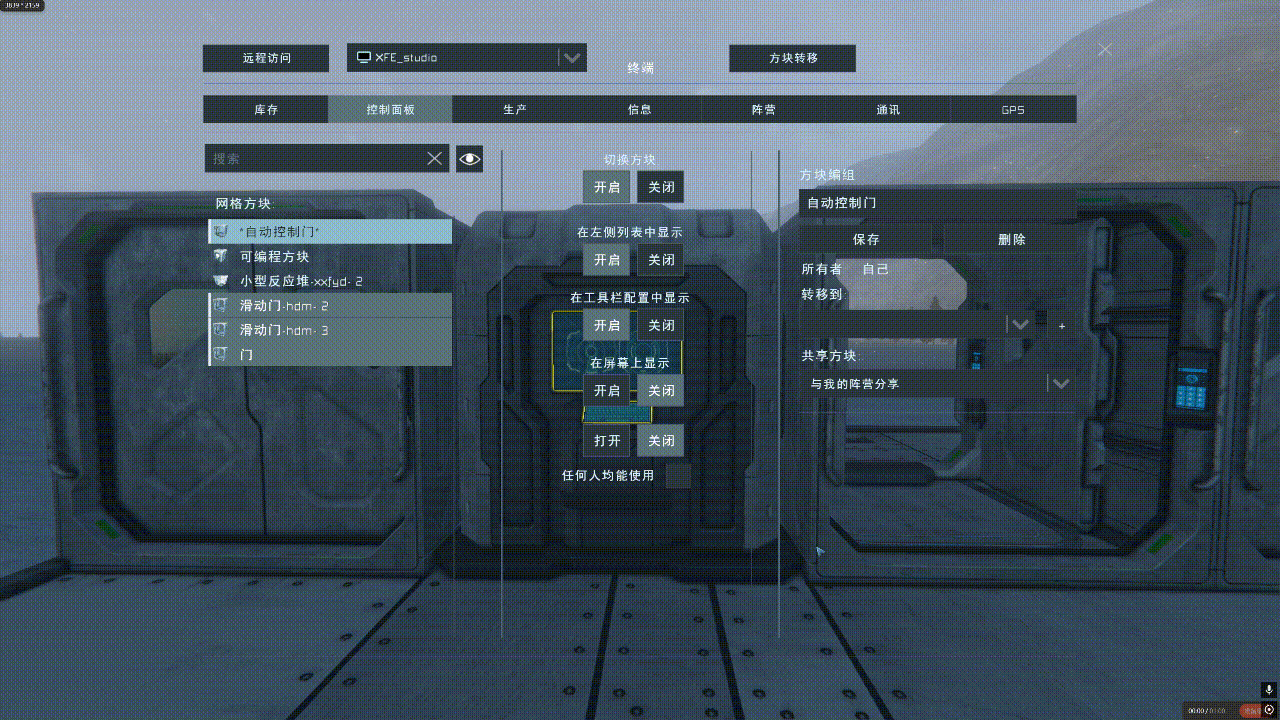This screenshot has width=1280, height=720.
Task: Open the 阵营 factions tab
Action: (x=763, y=110)
